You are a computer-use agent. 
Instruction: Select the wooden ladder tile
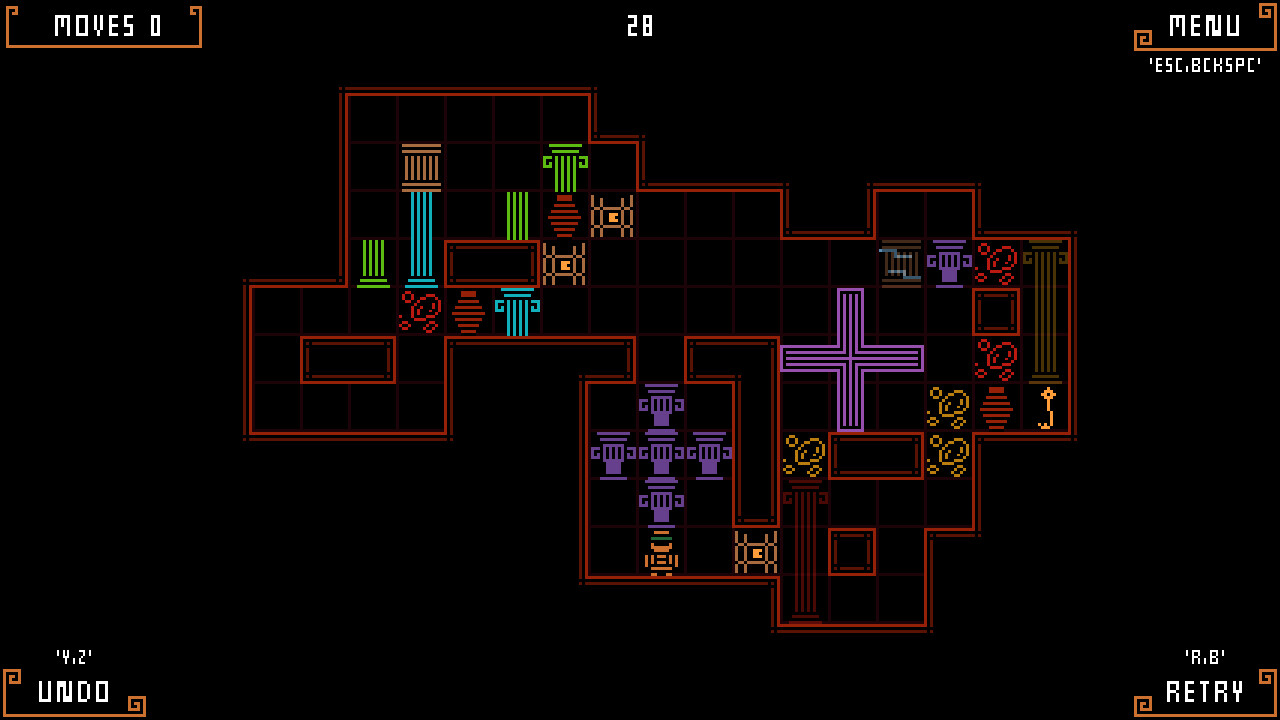(900, 263)
